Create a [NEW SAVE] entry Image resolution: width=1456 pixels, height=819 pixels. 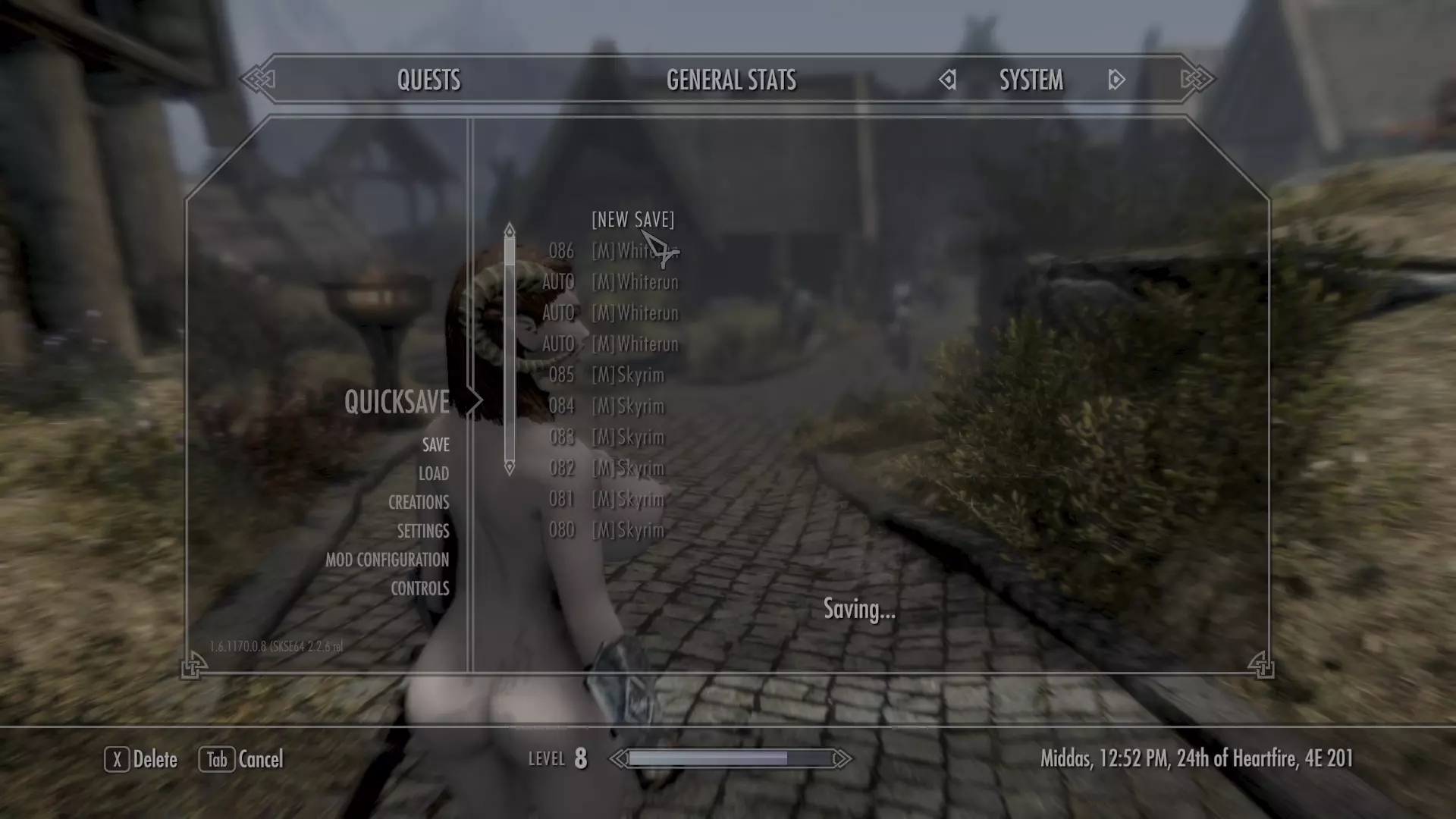click(632, 220)
